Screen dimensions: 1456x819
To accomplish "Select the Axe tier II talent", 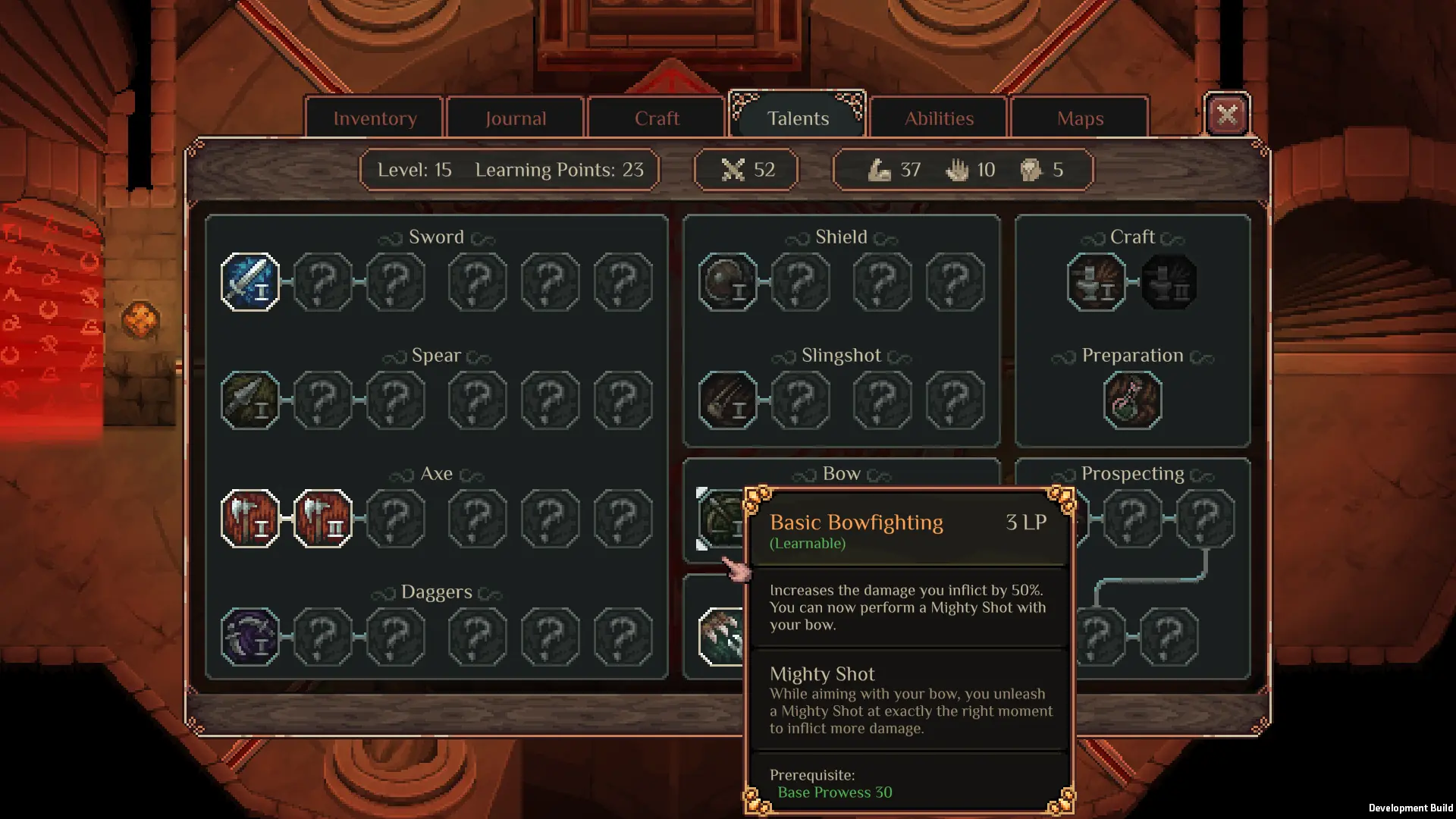I will point(323,519).
